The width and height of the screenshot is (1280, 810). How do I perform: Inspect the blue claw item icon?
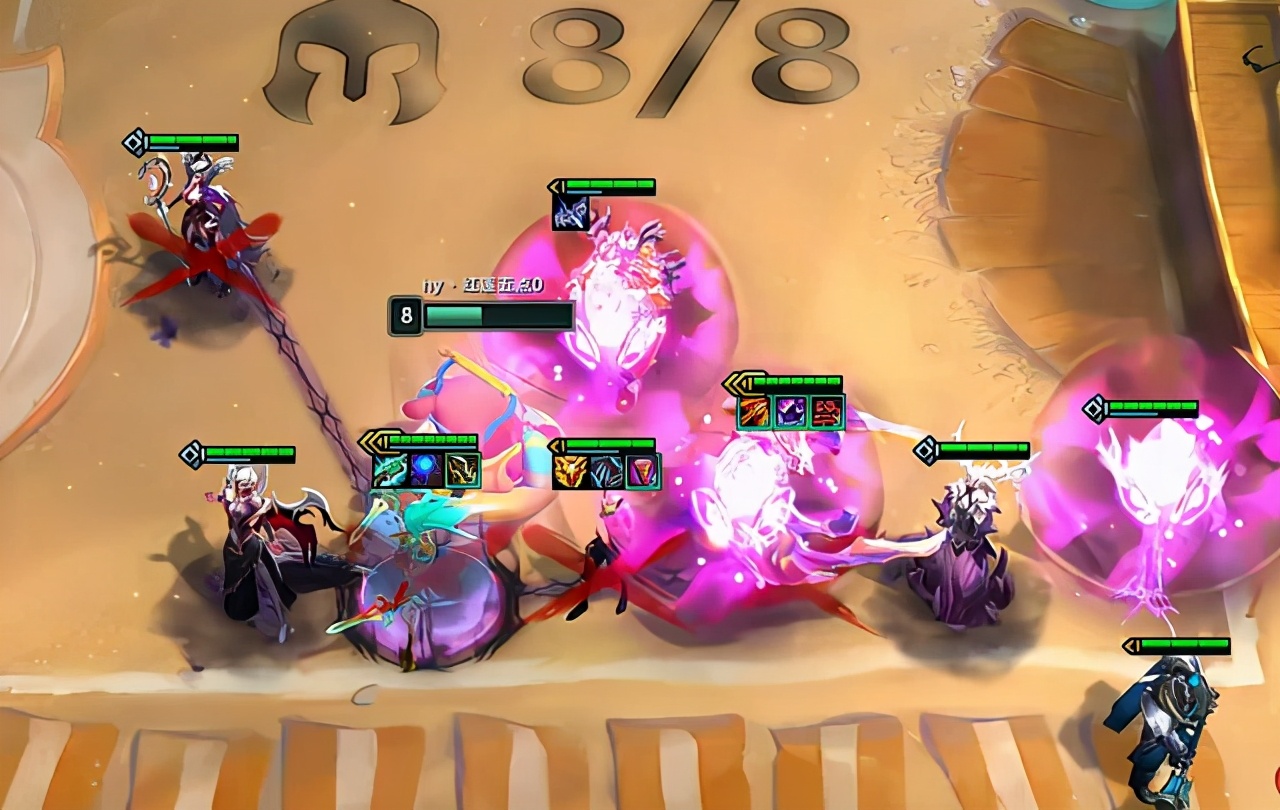coord(606,471)
